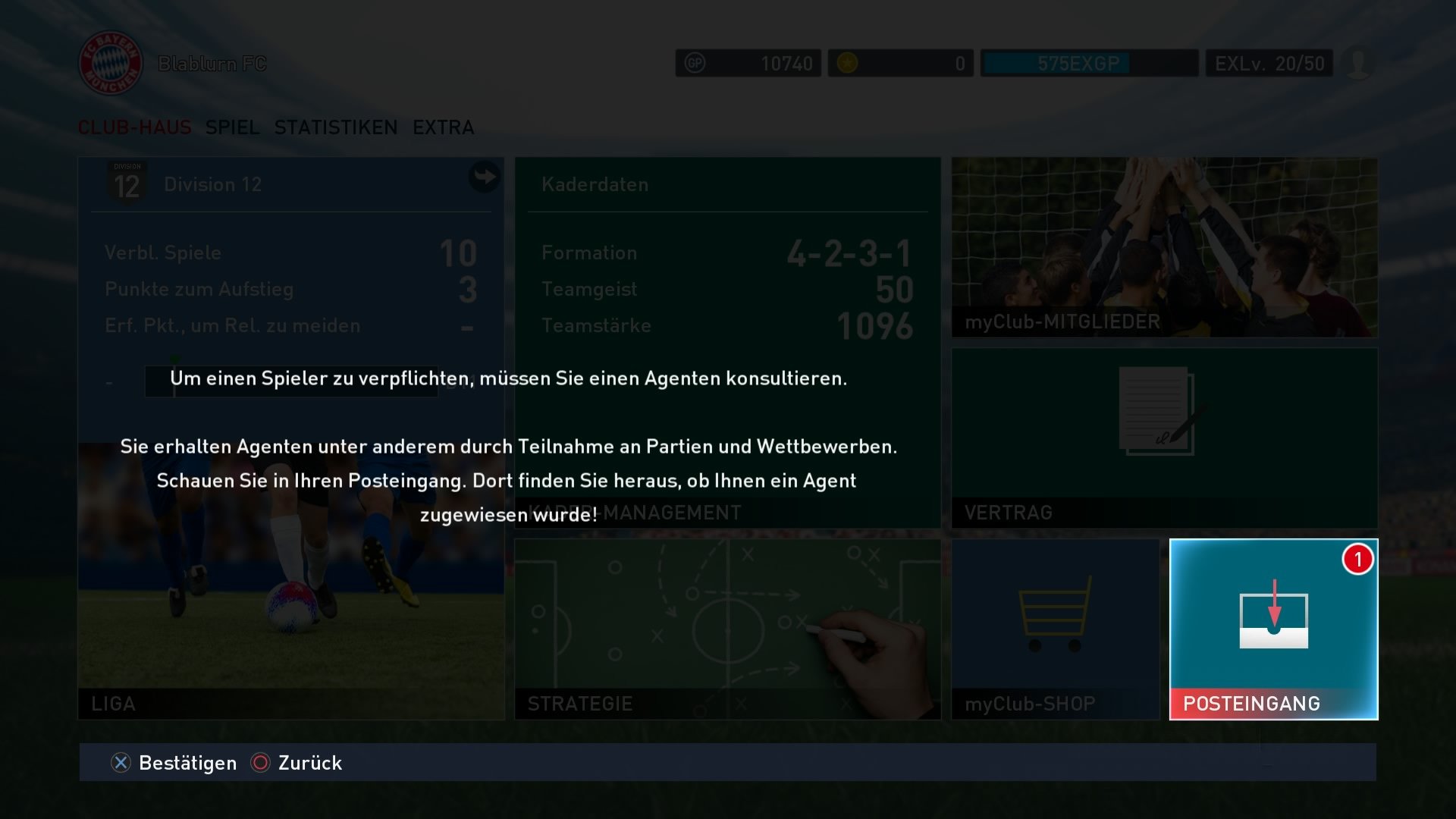
Task: Toggle the Bestätigen X button indicator
Action: pos(119,763)
